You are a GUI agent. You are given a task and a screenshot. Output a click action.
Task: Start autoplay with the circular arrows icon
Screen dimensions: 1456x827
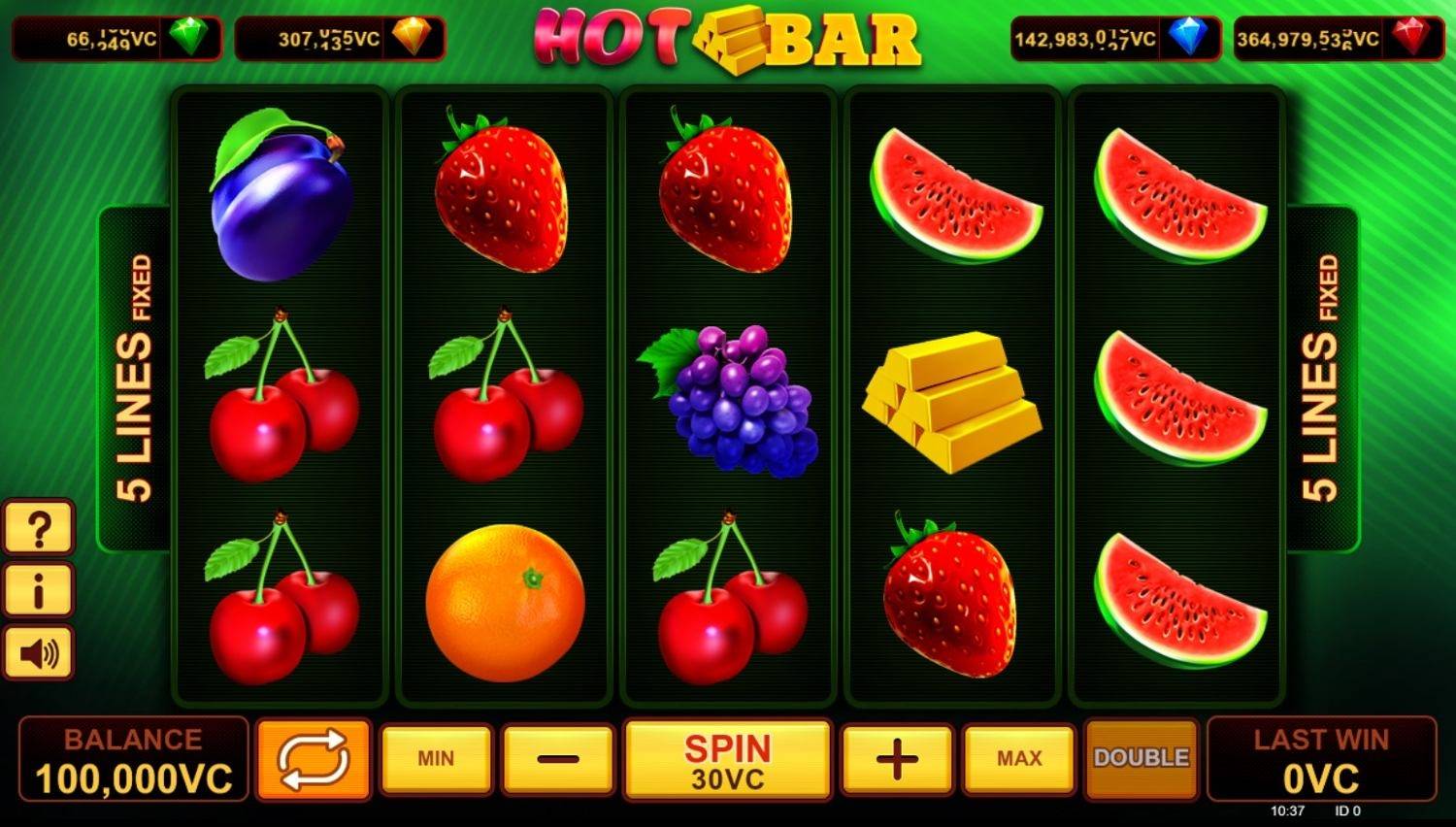pyautogui.click(x=313, y=758)
